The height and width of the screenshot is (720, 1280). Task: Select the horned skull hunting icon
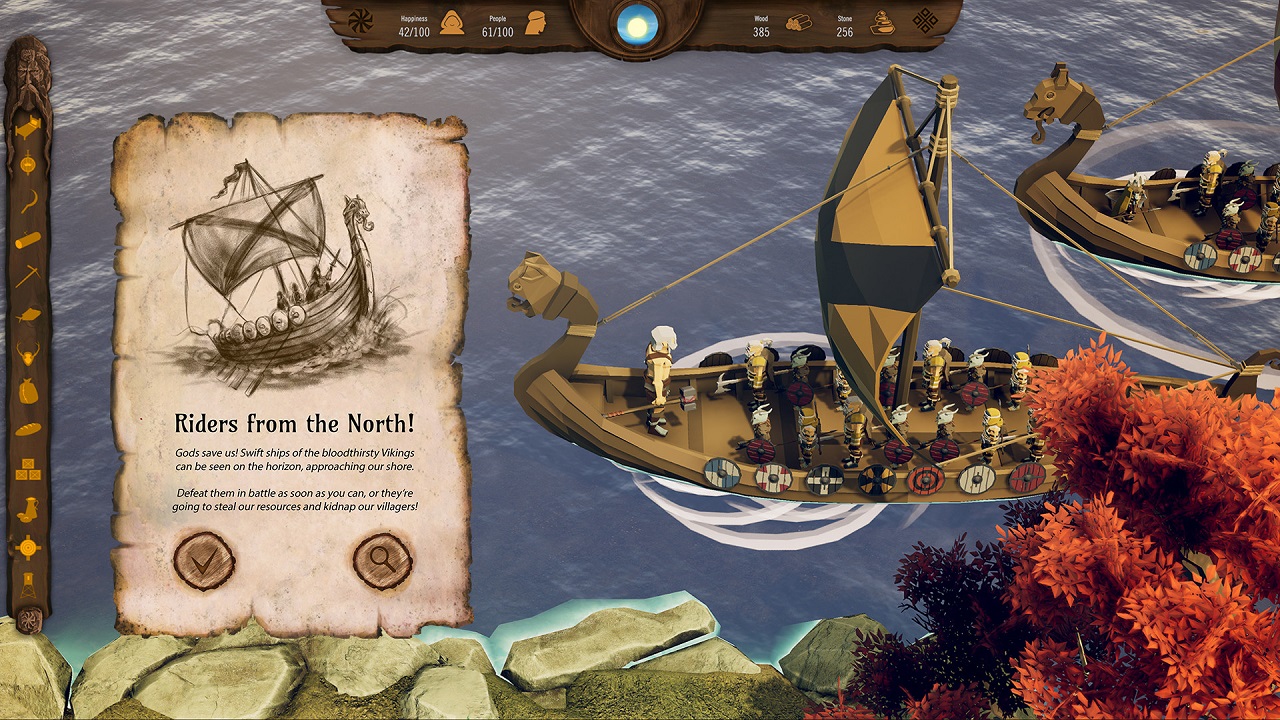tap(28, 353)
